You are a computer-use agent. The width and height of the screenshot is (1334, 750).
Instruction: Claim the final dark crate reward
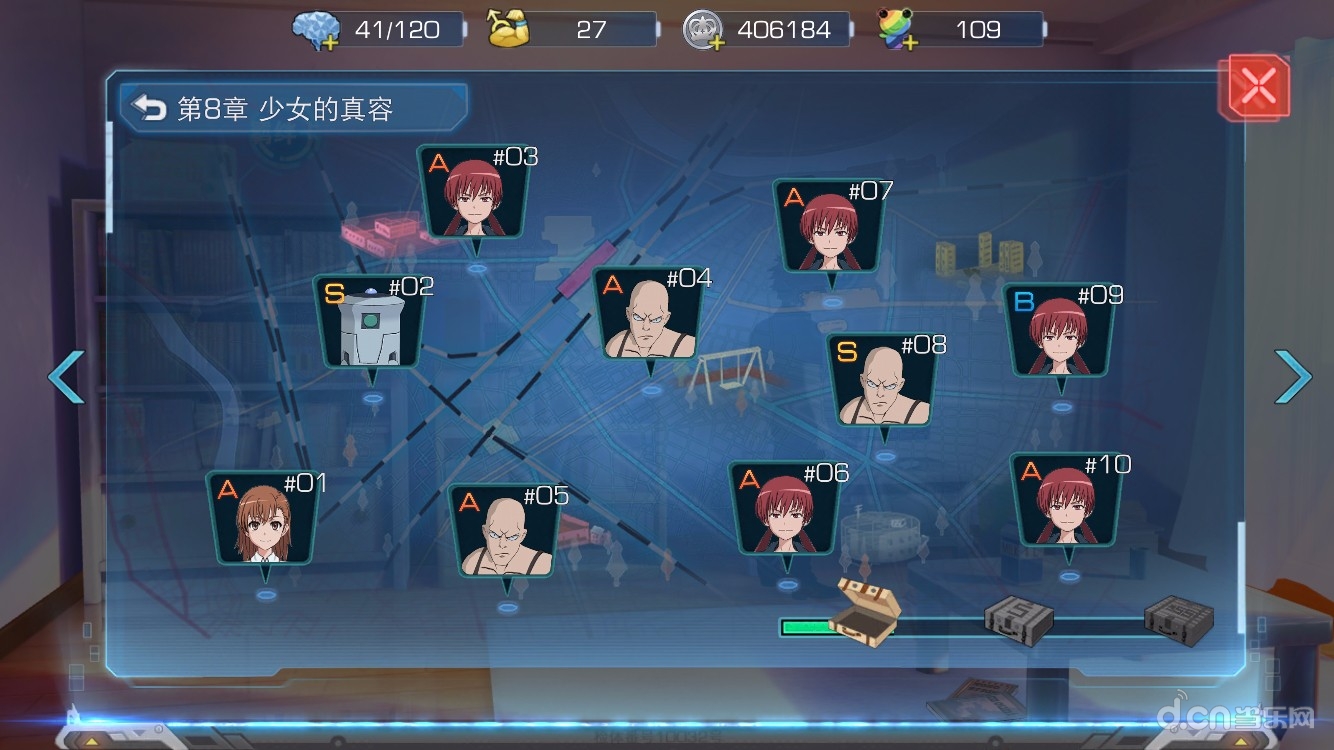(1178, 616)
